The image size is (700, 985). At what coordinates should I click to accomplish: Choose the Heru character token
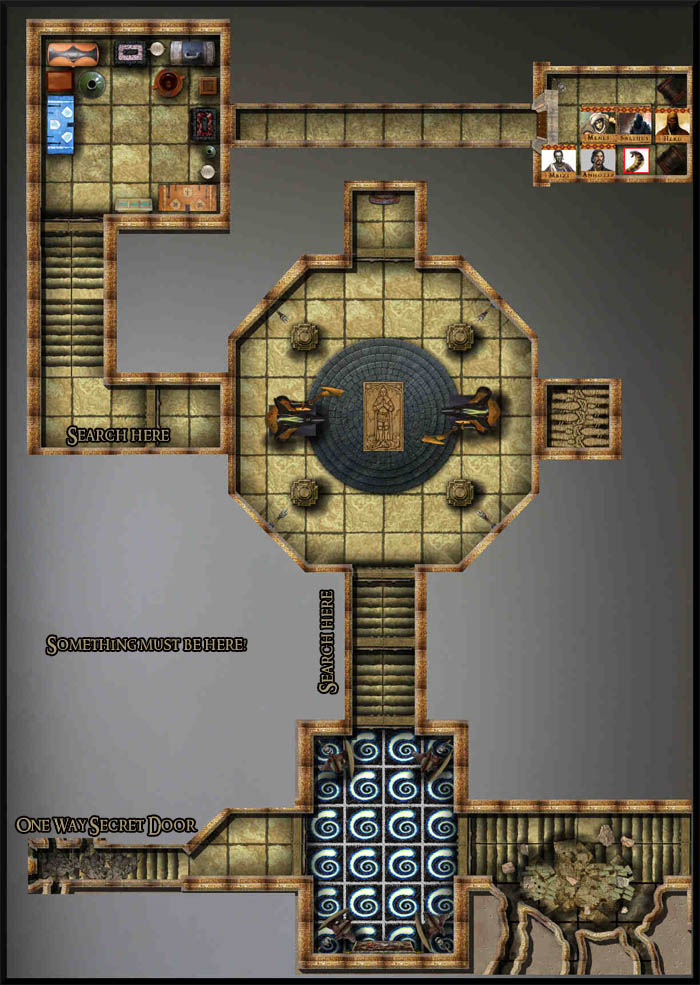671,123
